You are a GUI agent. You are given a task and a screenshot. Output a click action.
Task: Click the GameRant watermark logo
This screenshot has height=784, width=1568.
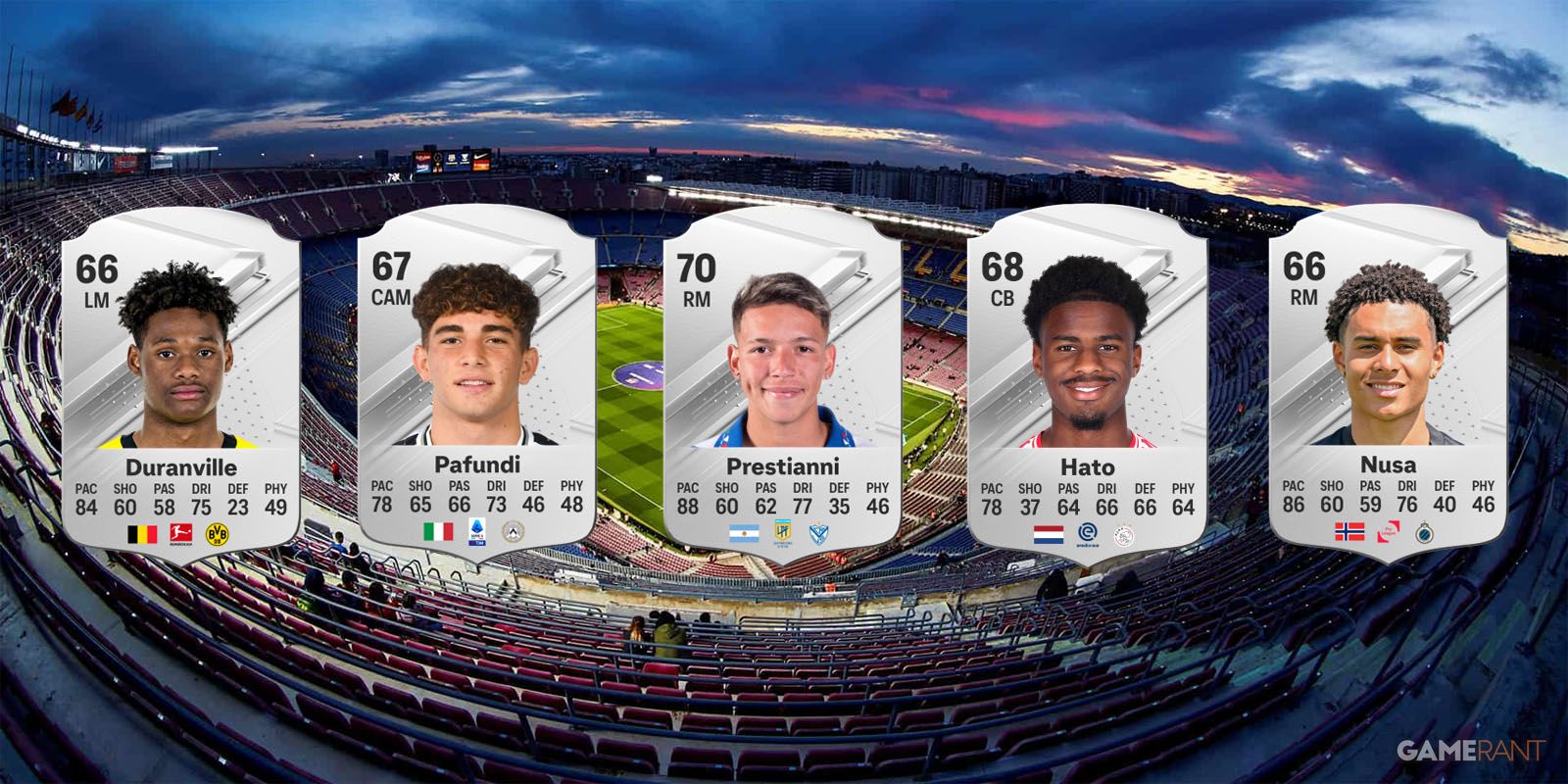(x=1470, y=751)
